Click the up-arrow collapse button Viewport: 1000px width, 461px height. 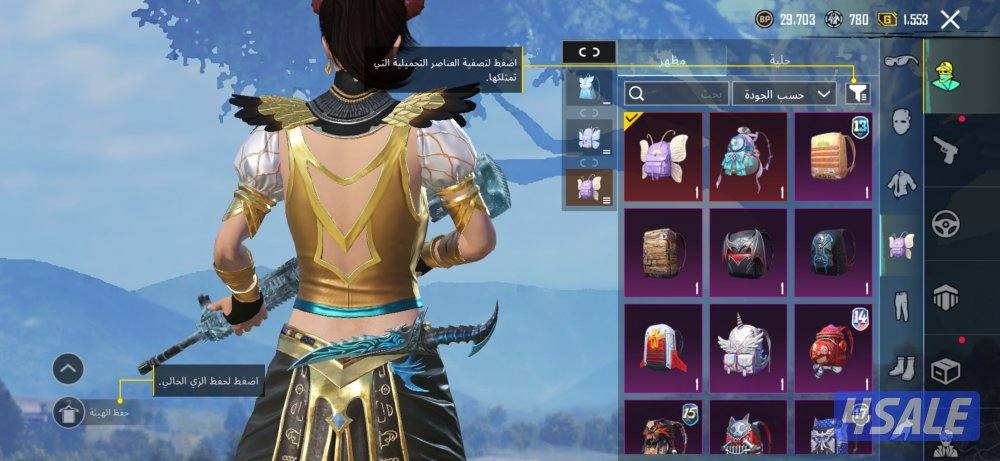(x=68, y=369)
